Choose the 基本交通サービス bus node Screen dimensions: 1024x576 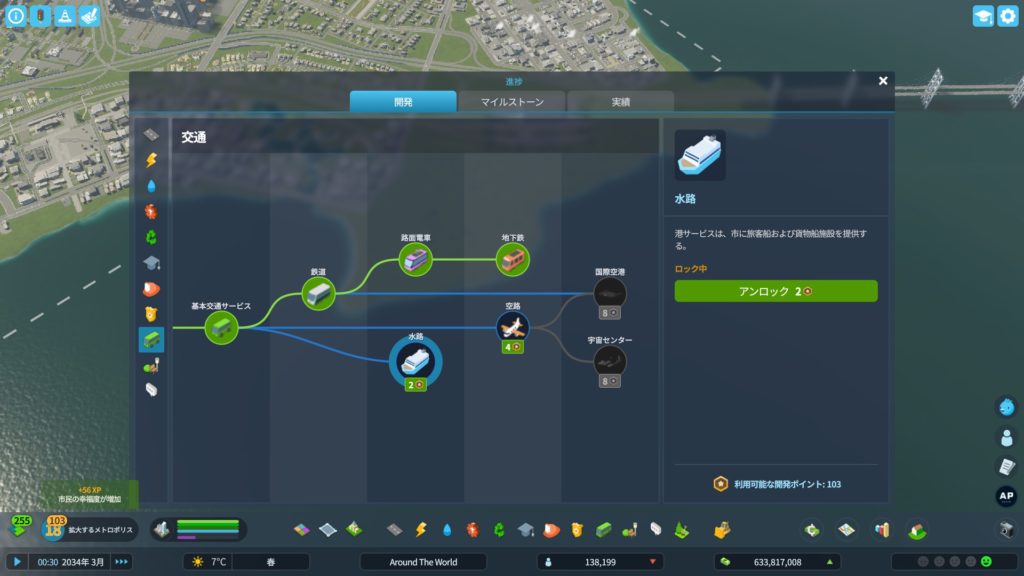[221, 327]
